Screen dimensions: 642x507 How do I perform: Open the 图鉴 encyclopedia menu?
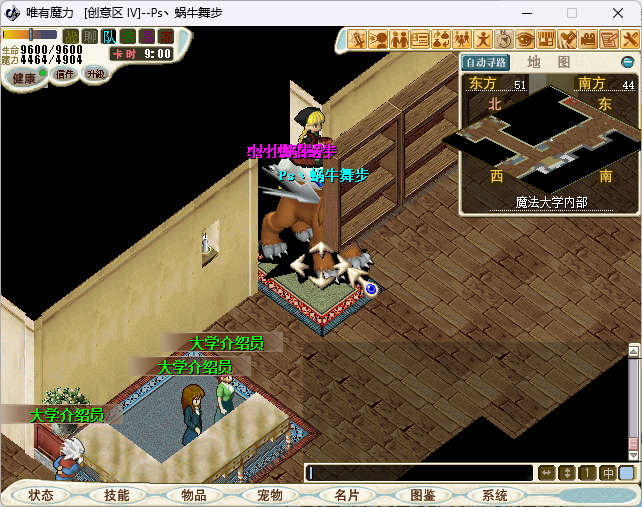point(422,495)
